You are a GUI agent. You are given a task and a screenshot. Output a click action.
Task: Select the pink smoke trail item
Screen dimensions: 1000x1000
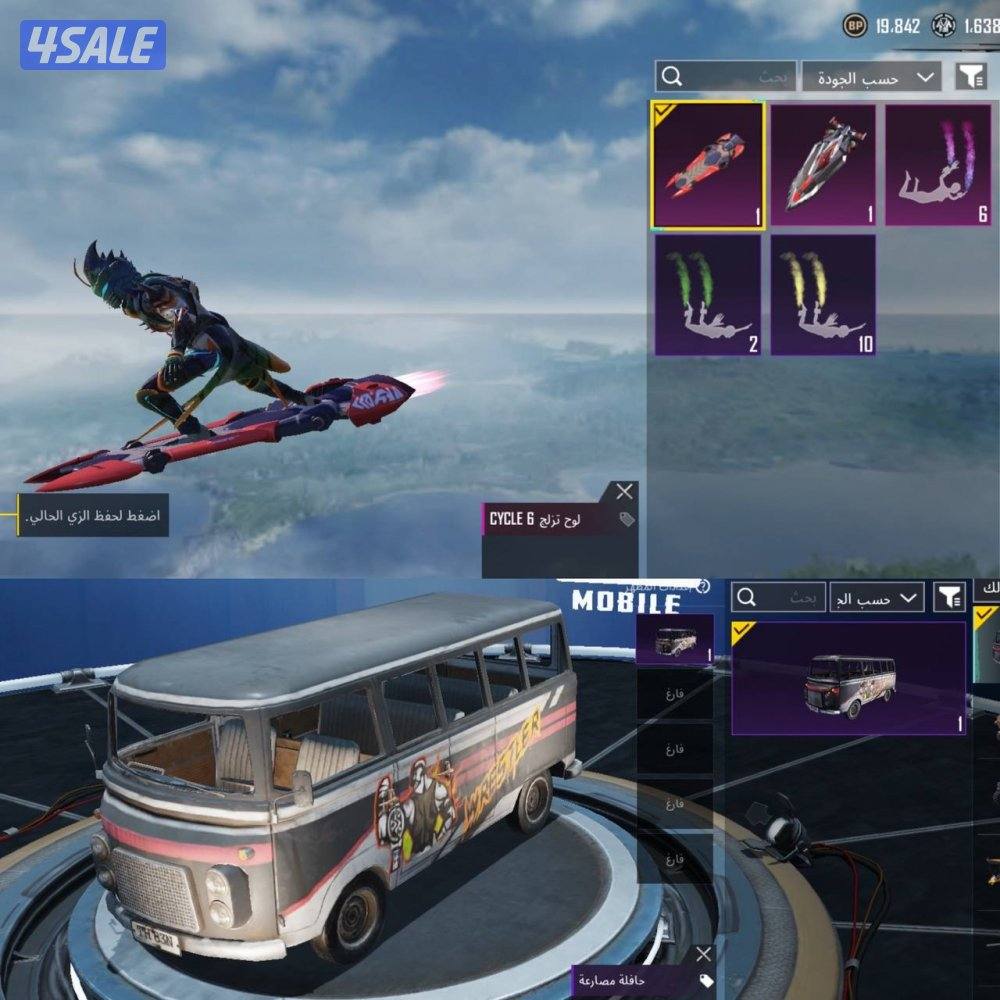938,164
